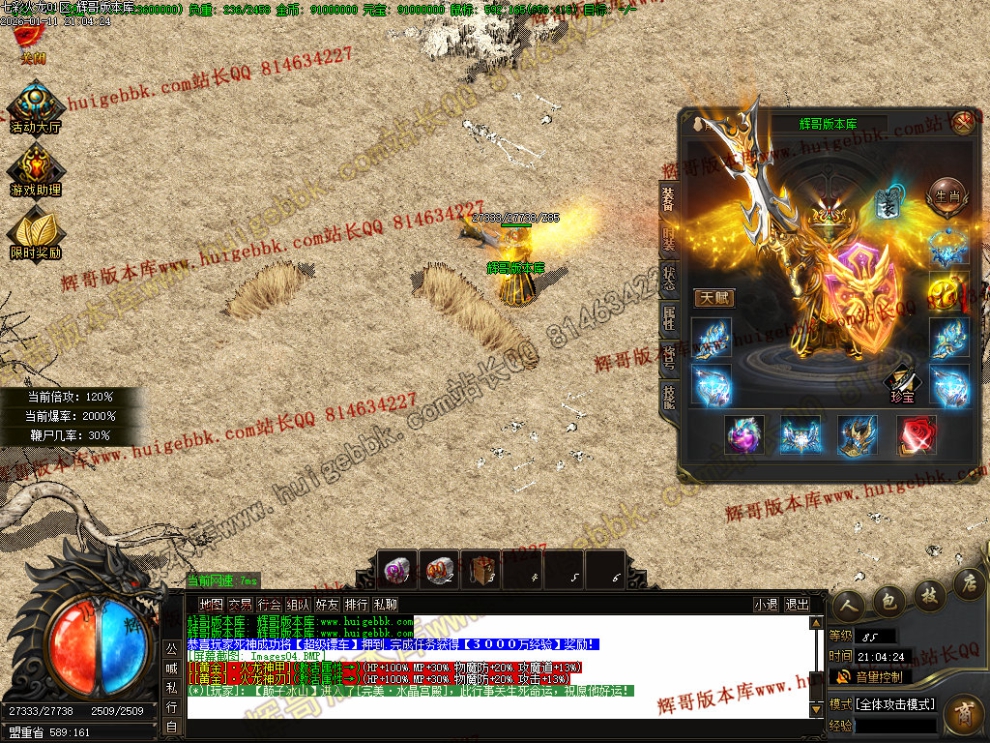Open the 行会 guild button
This screenshot has height=743, width=990.
[269, 605]
